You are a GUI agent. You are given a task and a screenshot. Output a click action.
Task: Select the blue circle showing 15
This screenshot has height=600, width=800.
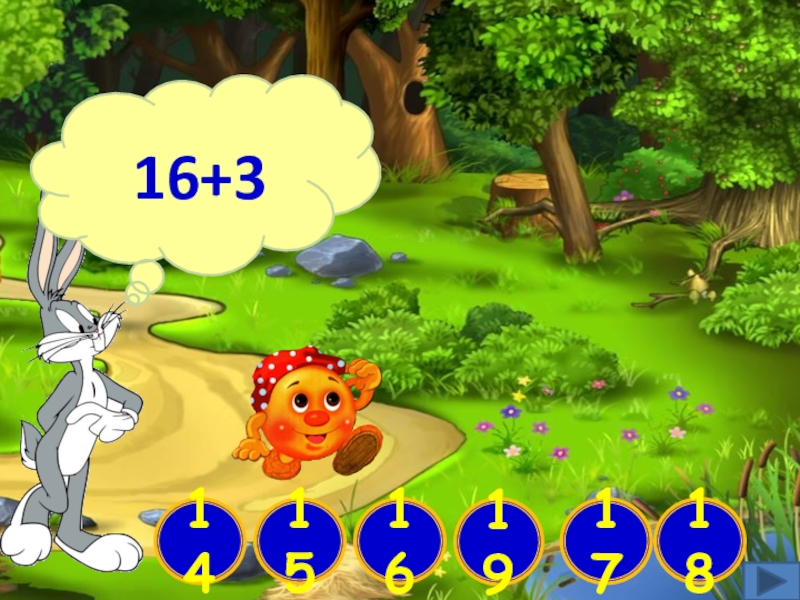298,542
